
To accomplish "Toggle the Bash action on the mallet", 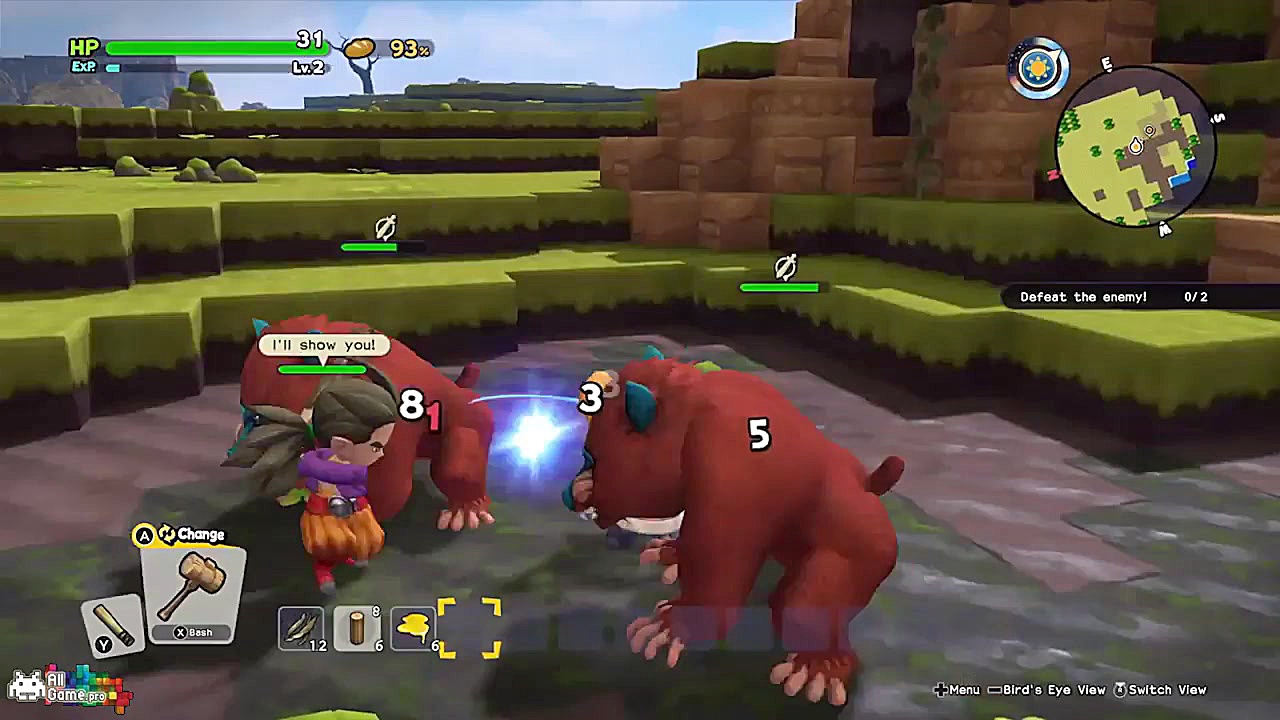I will [192, 632].
